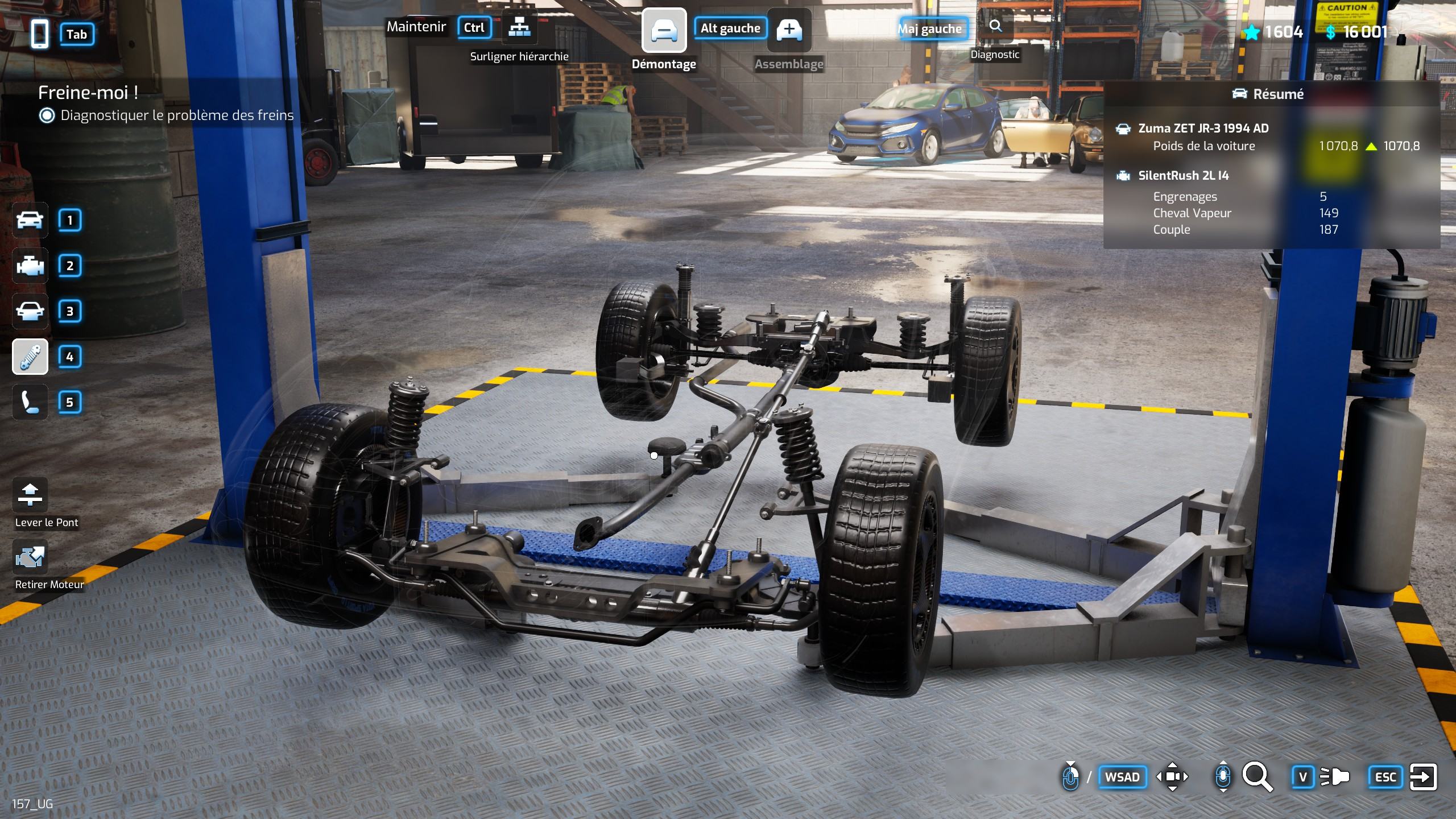
Task: Select the Démontage mode
Action: (664, 31)
